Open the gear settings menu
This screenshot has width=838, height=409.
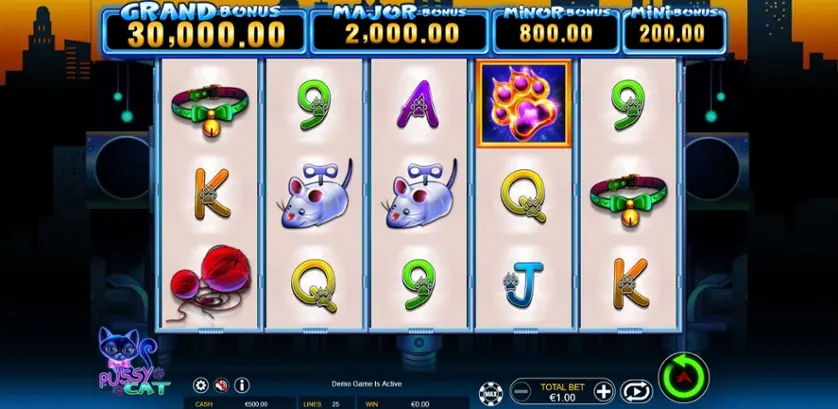coord(200,385)
